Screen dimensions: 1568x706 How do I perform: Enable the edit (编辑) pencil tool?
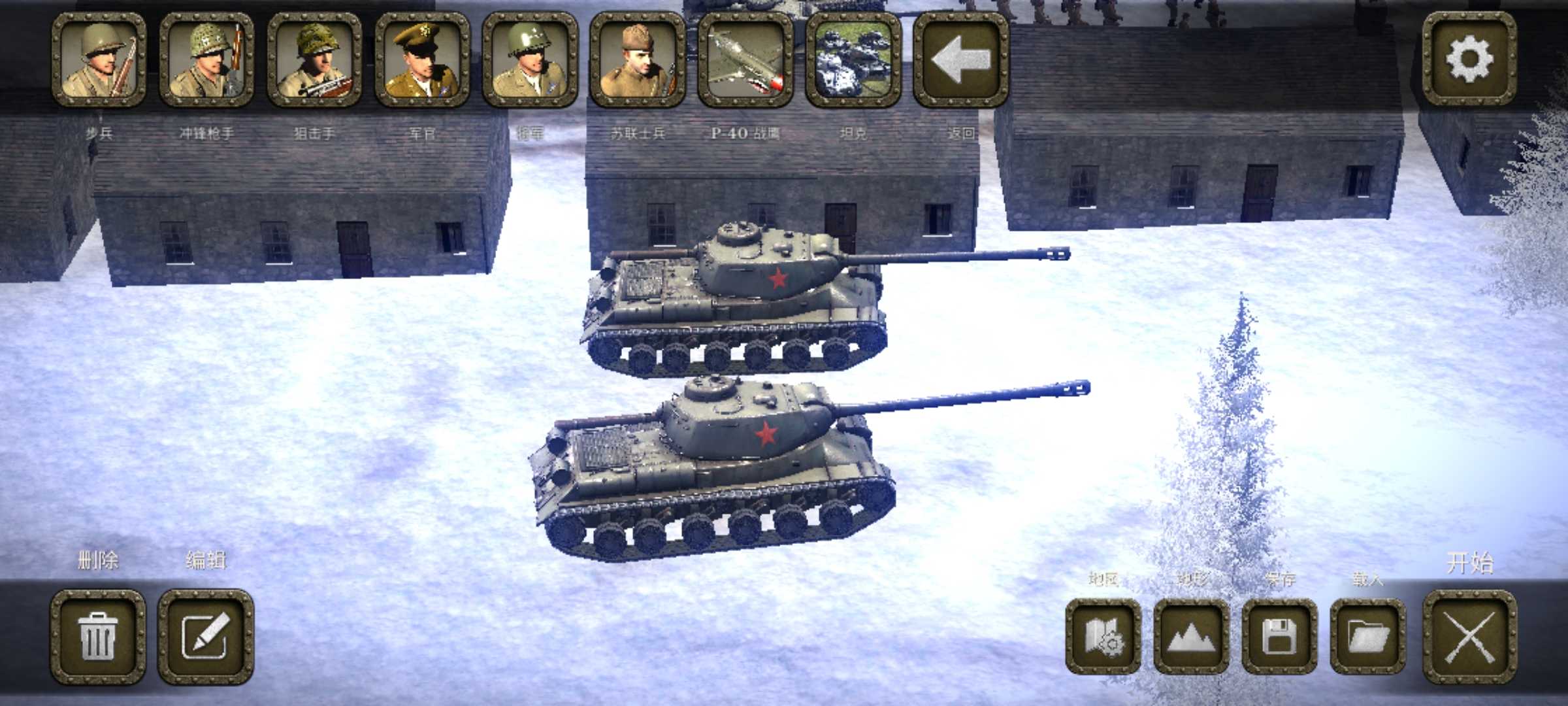point(206,637)
